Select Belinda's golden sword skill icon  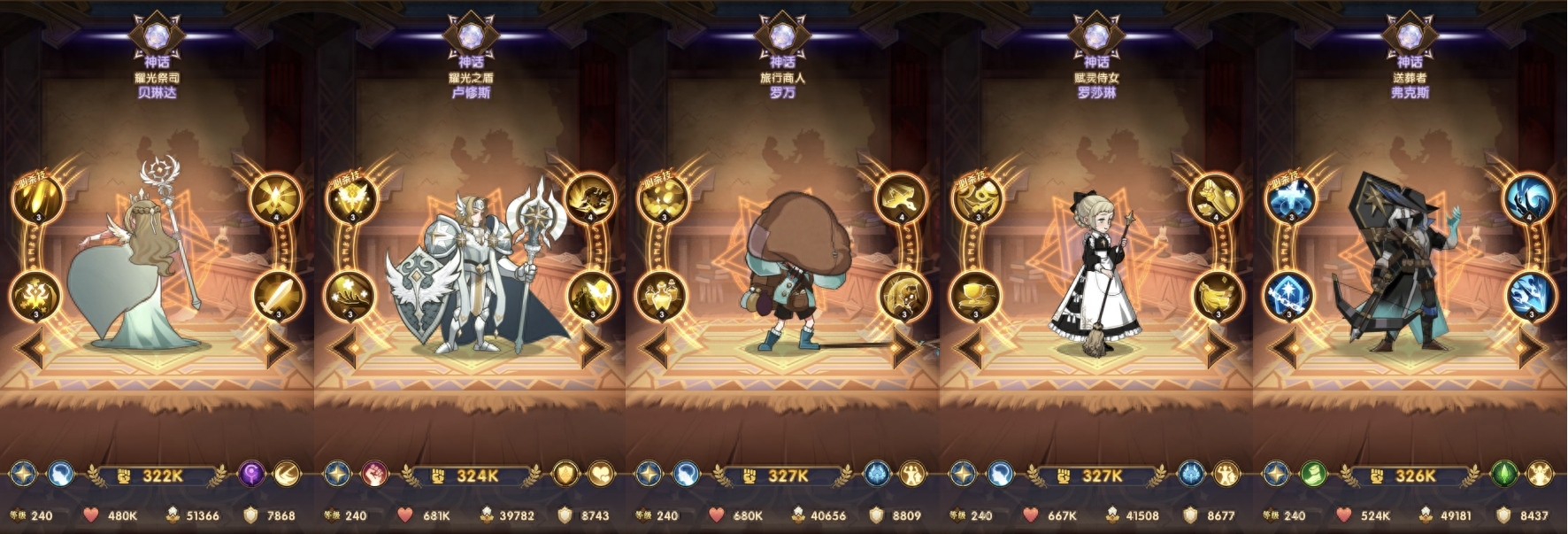coord(278,296)
